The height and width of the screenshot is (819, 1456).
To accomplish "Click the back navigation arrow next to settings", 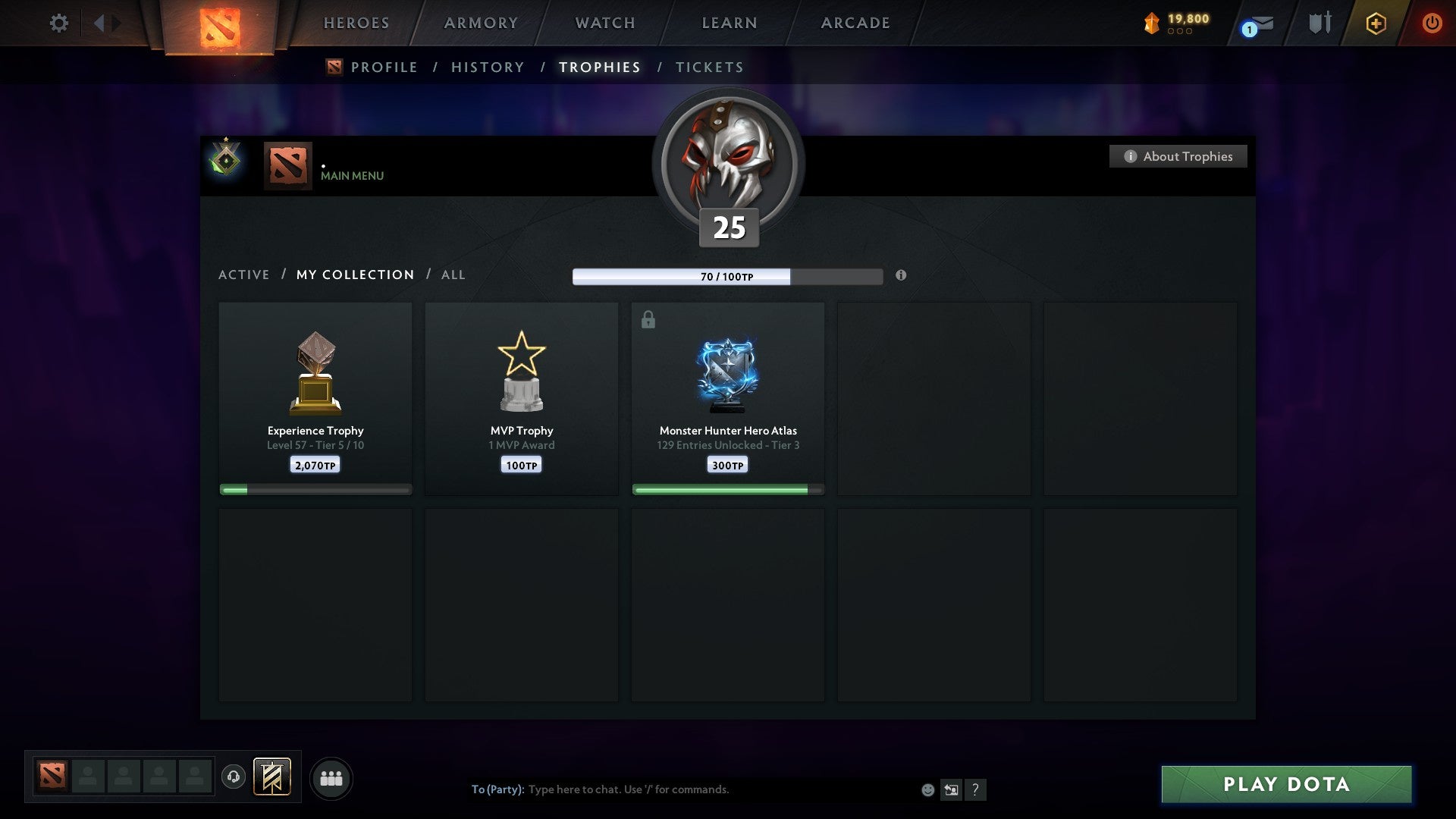I will (99, 23).
